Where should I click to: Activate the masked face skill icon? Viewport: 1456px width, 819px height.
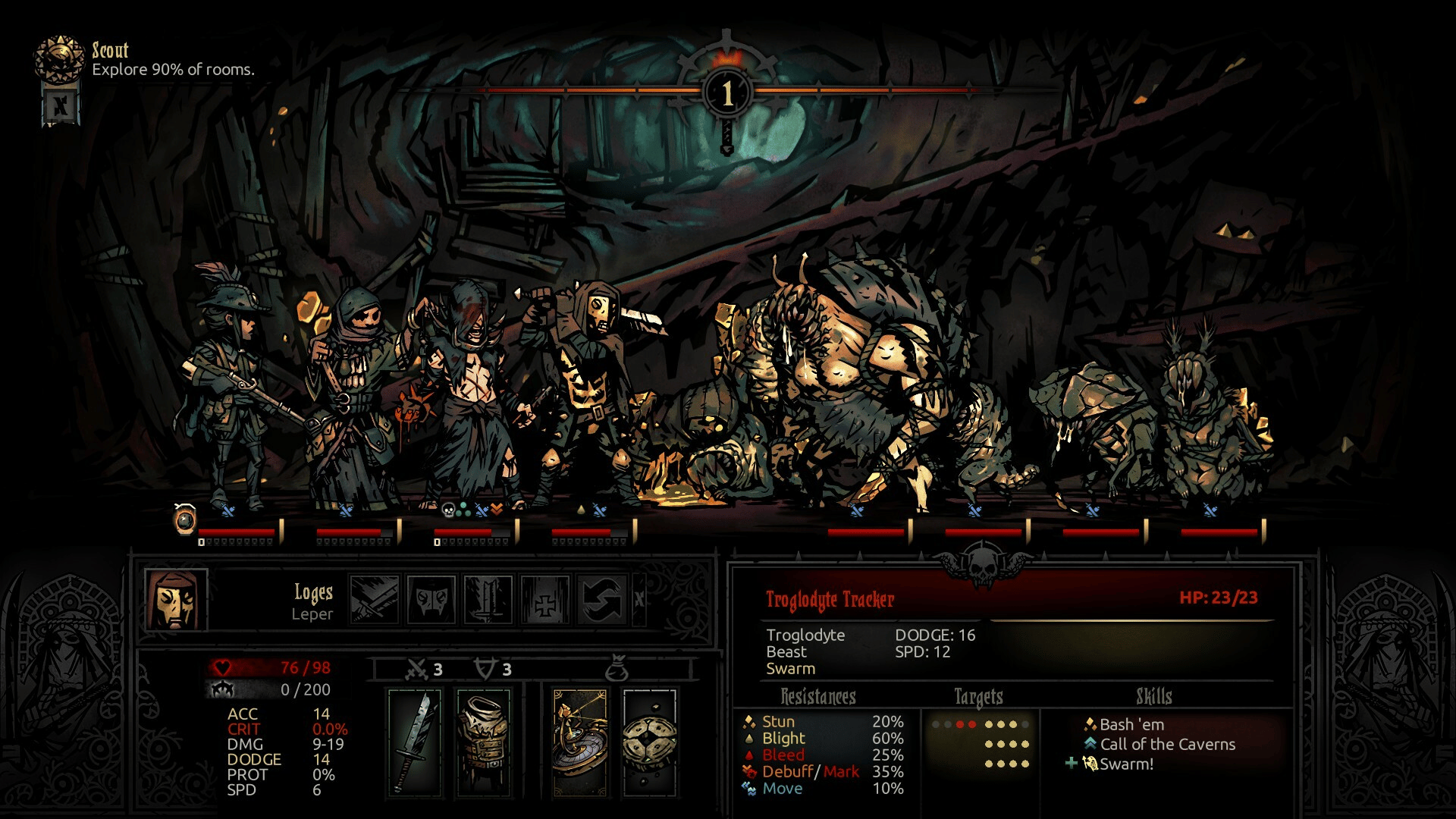click(x=431, y=600)
